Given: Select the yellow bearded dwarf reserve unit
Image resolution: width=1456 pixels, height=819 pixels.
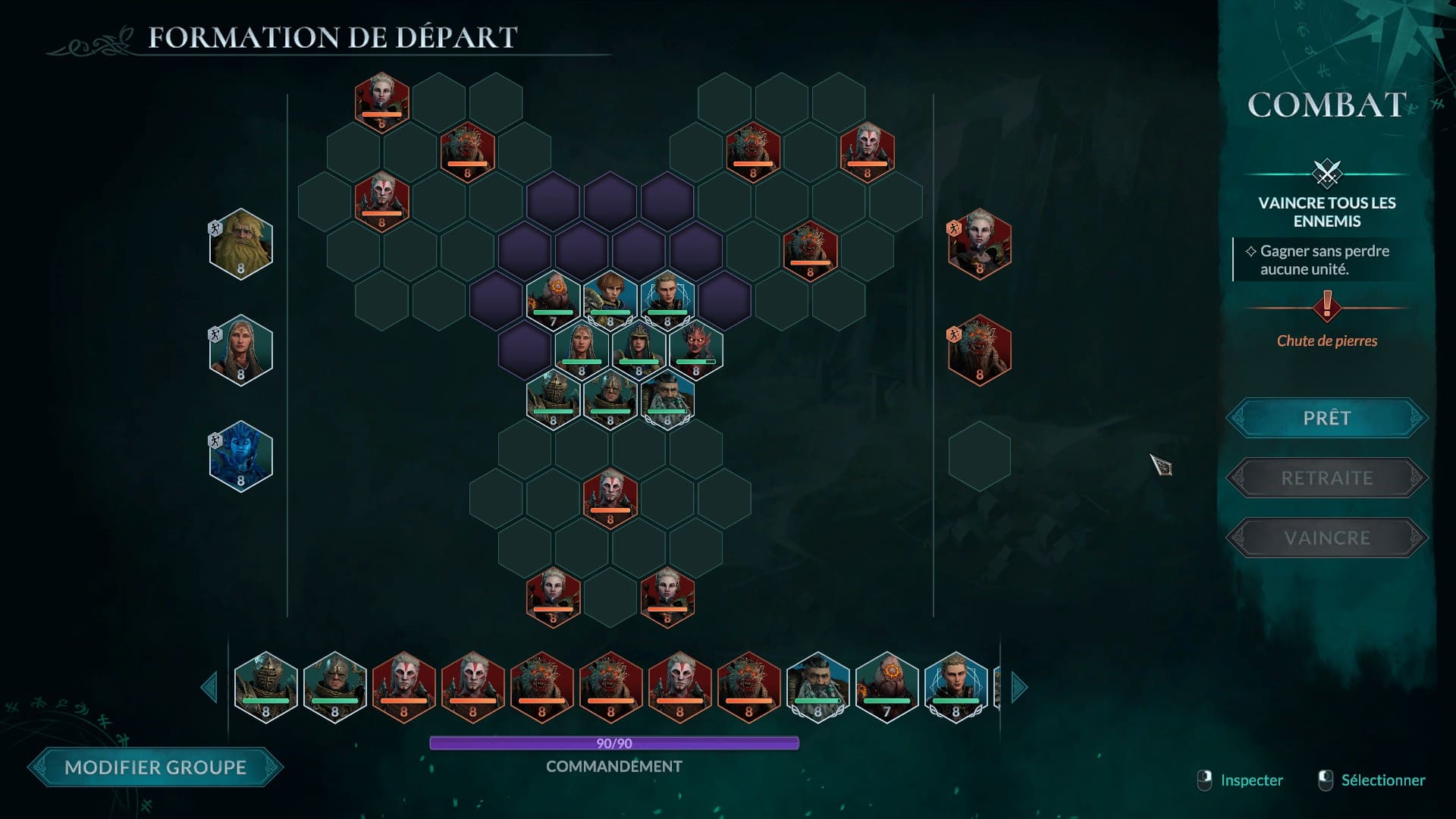Looking at the screenshot, I should tap(240, 243).
